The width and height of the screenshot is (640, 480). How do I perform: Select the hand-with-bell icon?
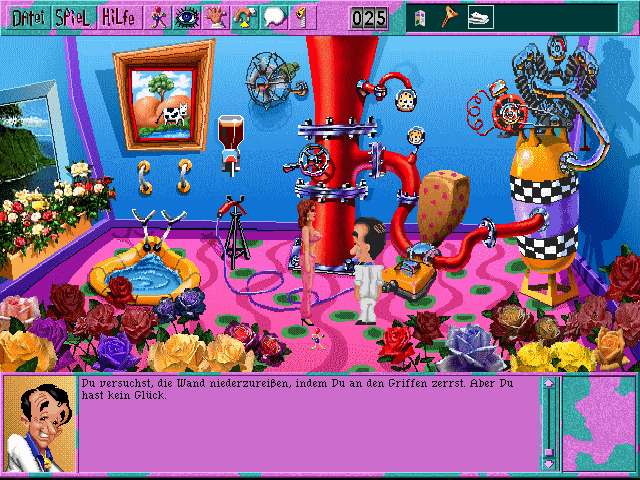pyautogui.click(x=244, y=17)
